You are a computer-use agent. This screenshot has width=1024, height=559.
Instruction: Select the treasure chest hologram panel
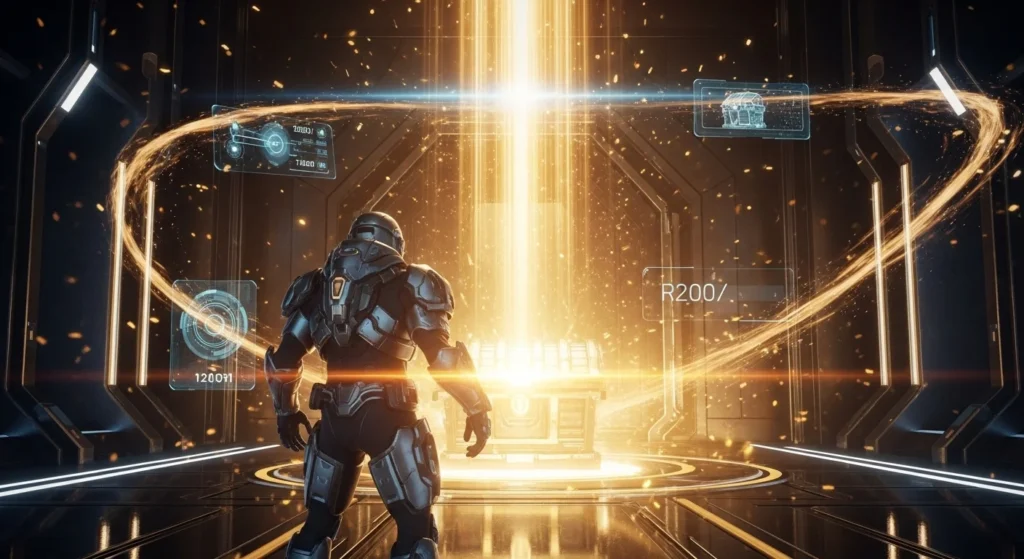[x=751, y=109]
